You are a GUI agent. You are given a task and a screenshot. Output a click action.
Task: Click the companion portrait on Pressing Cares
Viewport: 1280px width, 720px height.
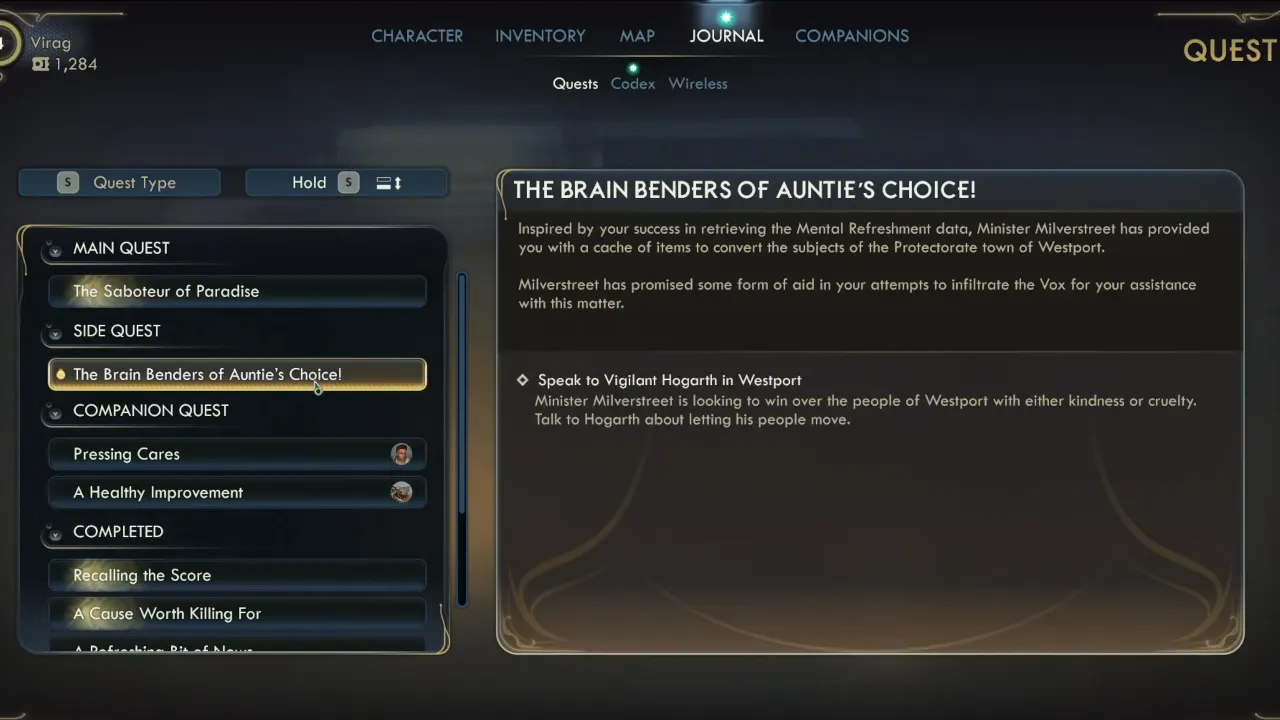[401, 454]
